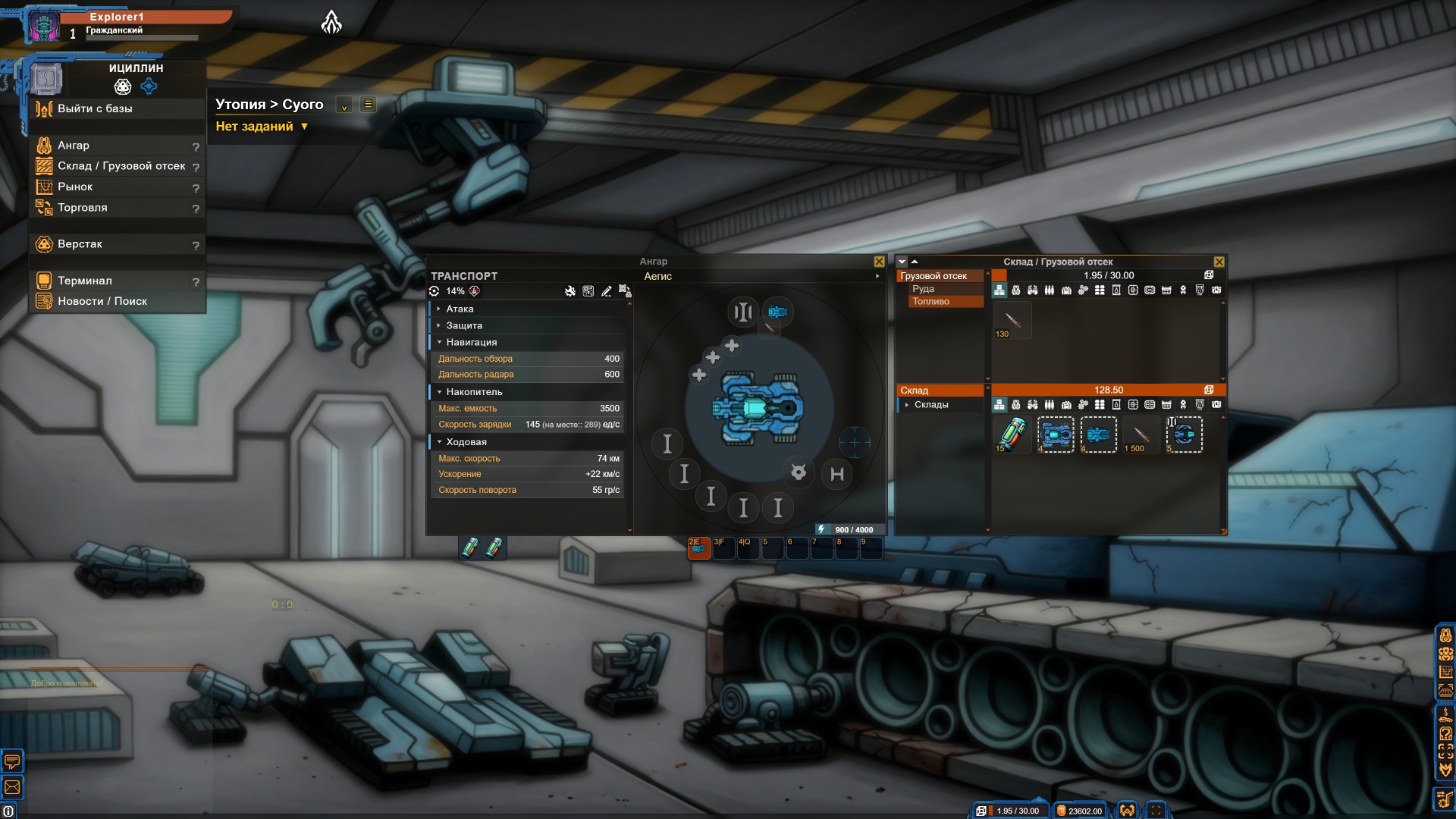Open the Нет заданий quest dropdown
The width and height of the screenshot is (1456, 819).
point(262,127)
